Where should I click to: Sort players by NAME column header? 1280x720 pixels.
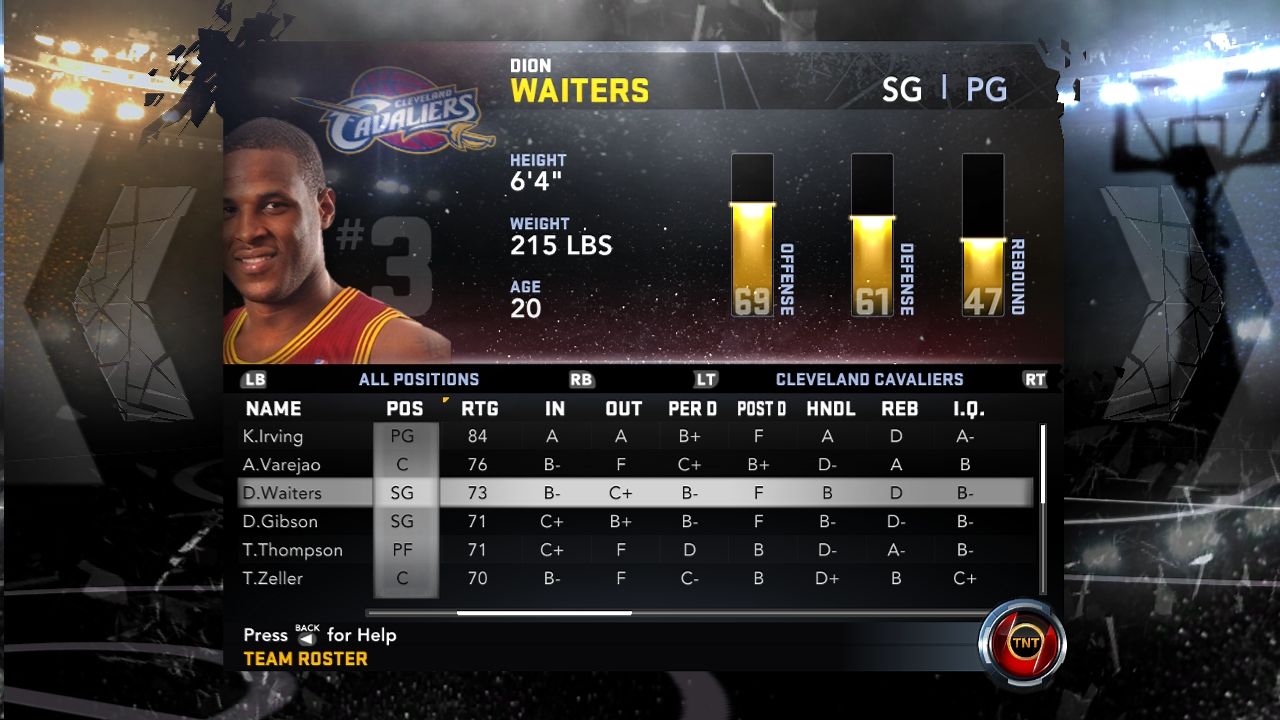(x=273, y=408)
